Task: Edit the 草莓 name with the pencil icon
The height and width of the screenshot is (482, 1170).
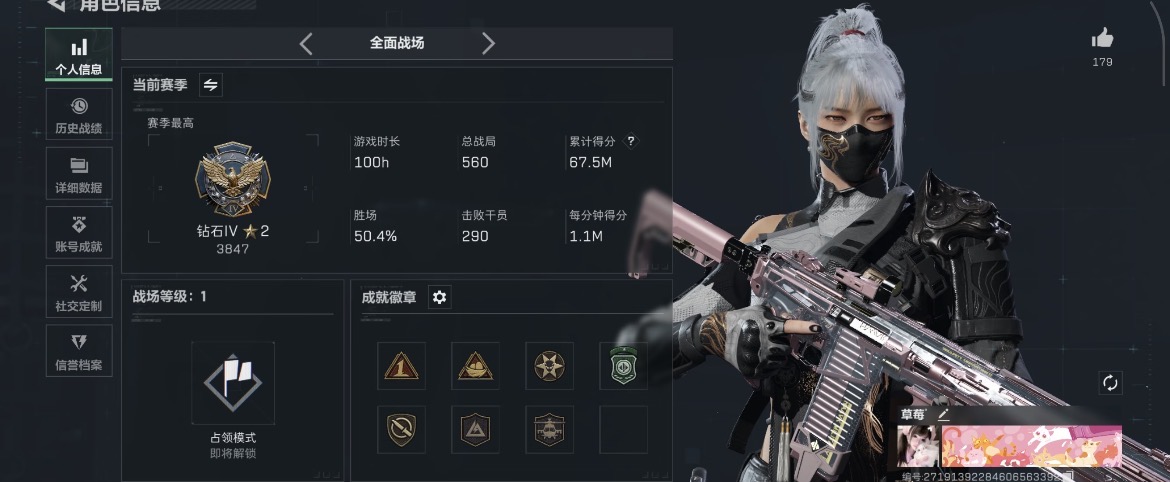Action: (x=942, y=414)
